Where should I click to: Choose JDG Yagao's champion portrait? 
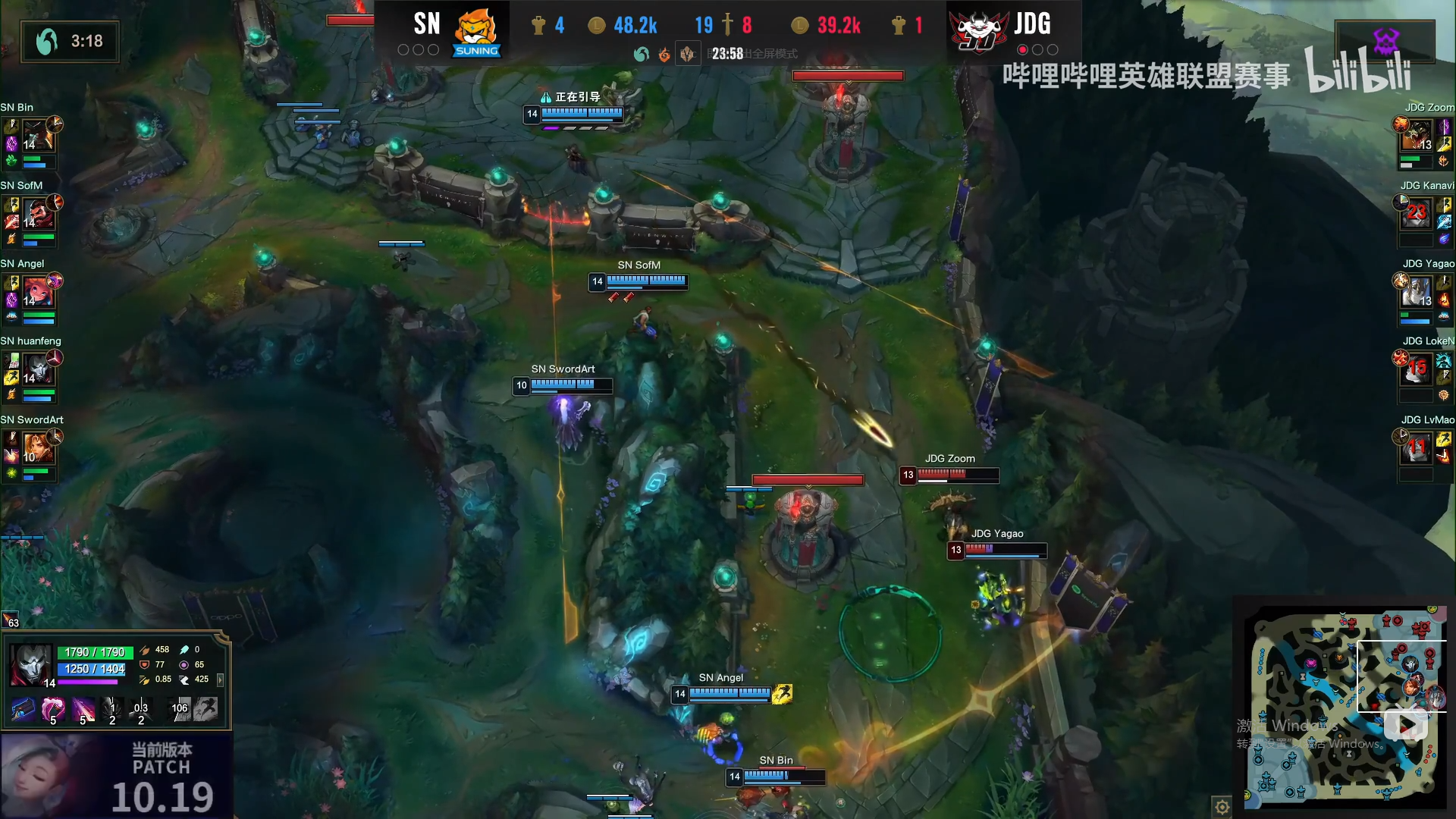[1416, 291]
